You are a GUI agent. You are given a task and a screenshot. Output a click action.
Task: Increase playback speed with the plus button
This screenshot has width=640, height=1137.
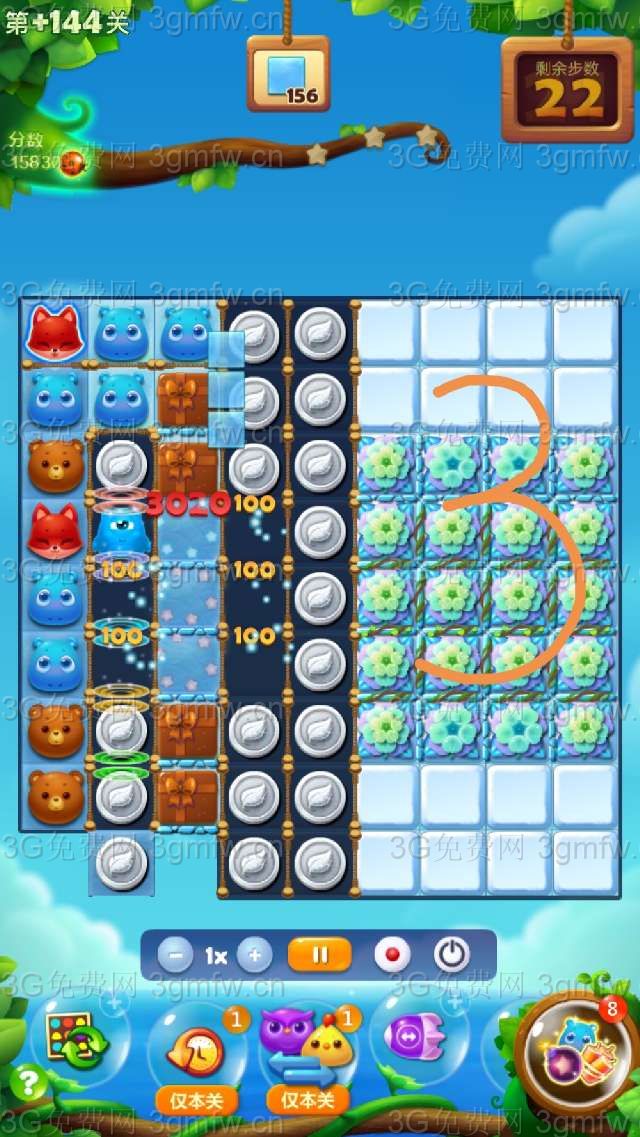254,955
